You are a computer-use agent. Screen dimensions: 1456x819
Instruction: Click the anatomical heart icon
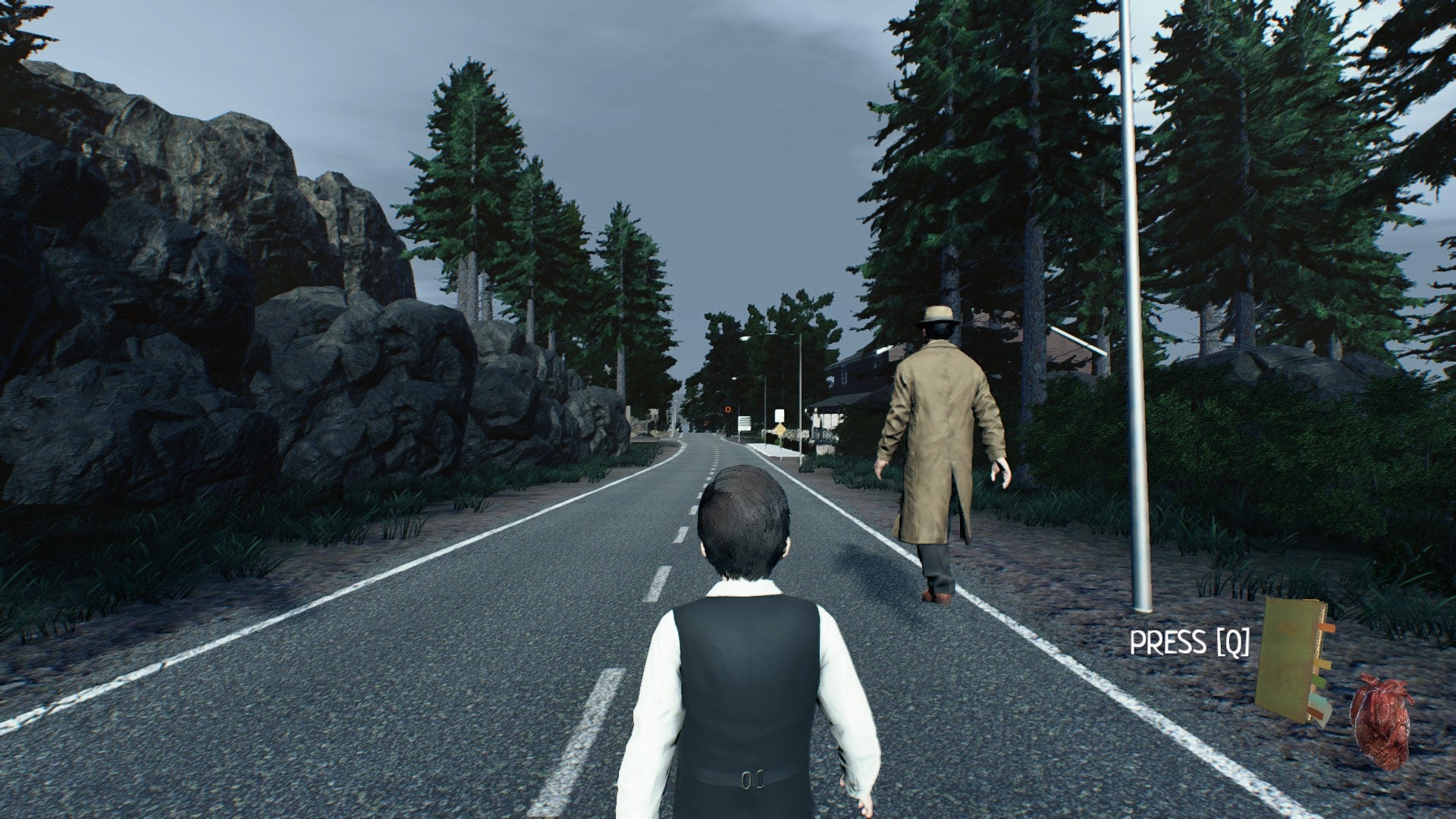pos(1381,721)
